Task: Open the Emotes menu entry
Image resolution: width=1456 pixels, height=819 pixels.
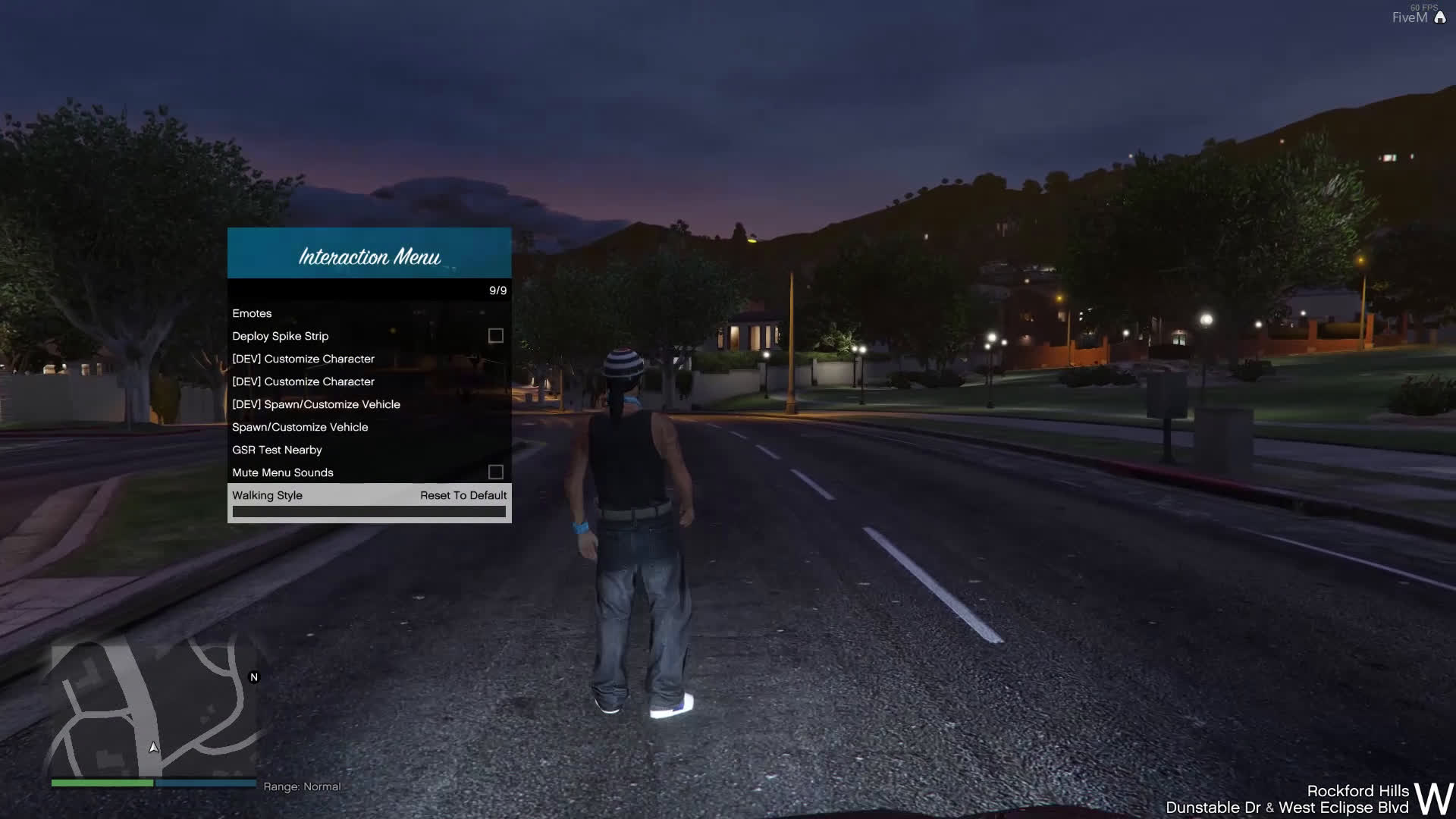Action: [x=253, y=313]
